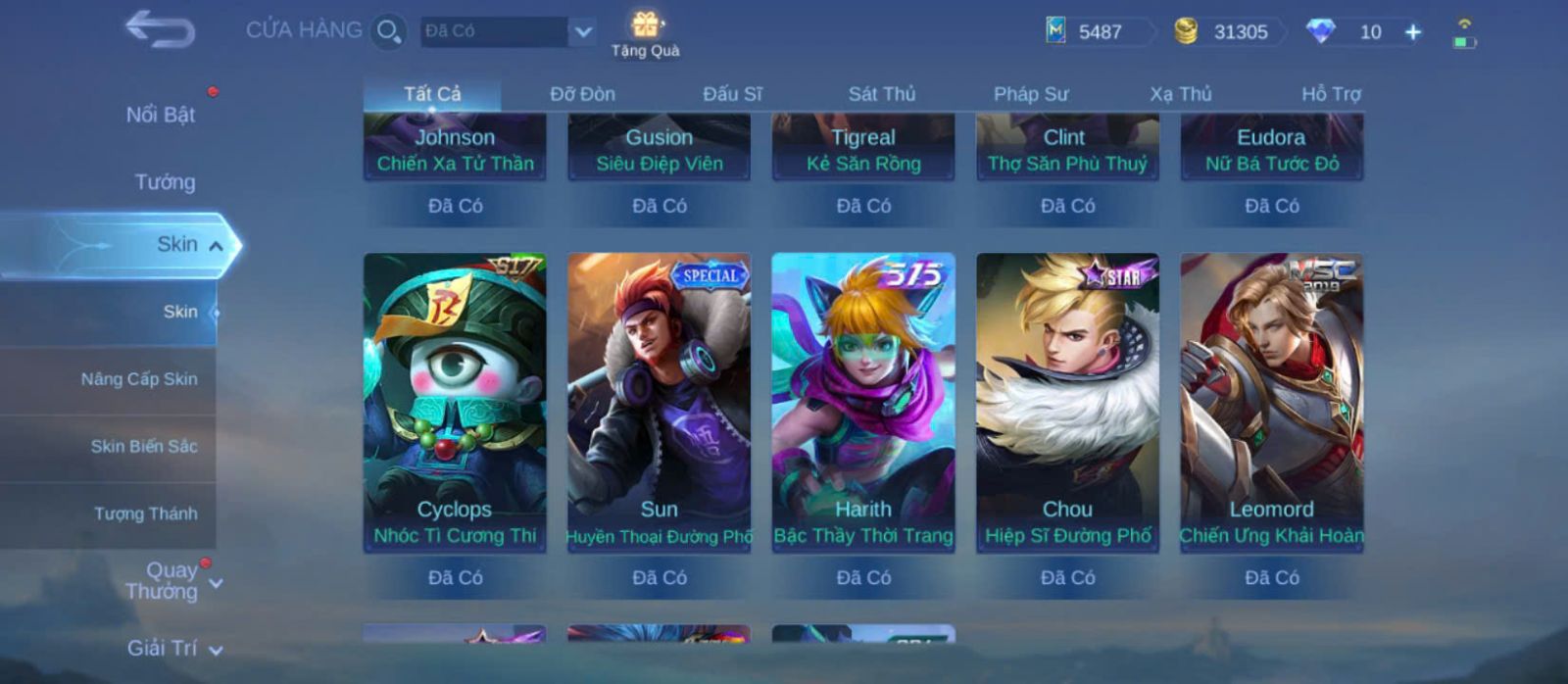Open the Tướng menu entry
The height and width of the screenshot is (684, 1568).
(x=165, y=182)
